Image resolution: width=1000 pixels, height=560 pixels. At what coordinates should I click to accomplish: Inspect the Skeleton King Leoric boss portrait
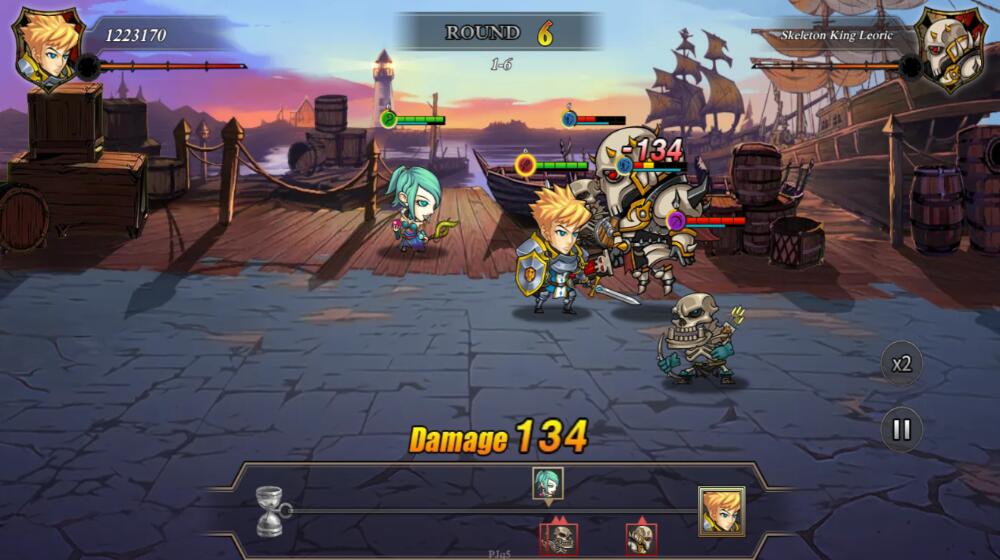pyautogui.click(x=951, y=48)
